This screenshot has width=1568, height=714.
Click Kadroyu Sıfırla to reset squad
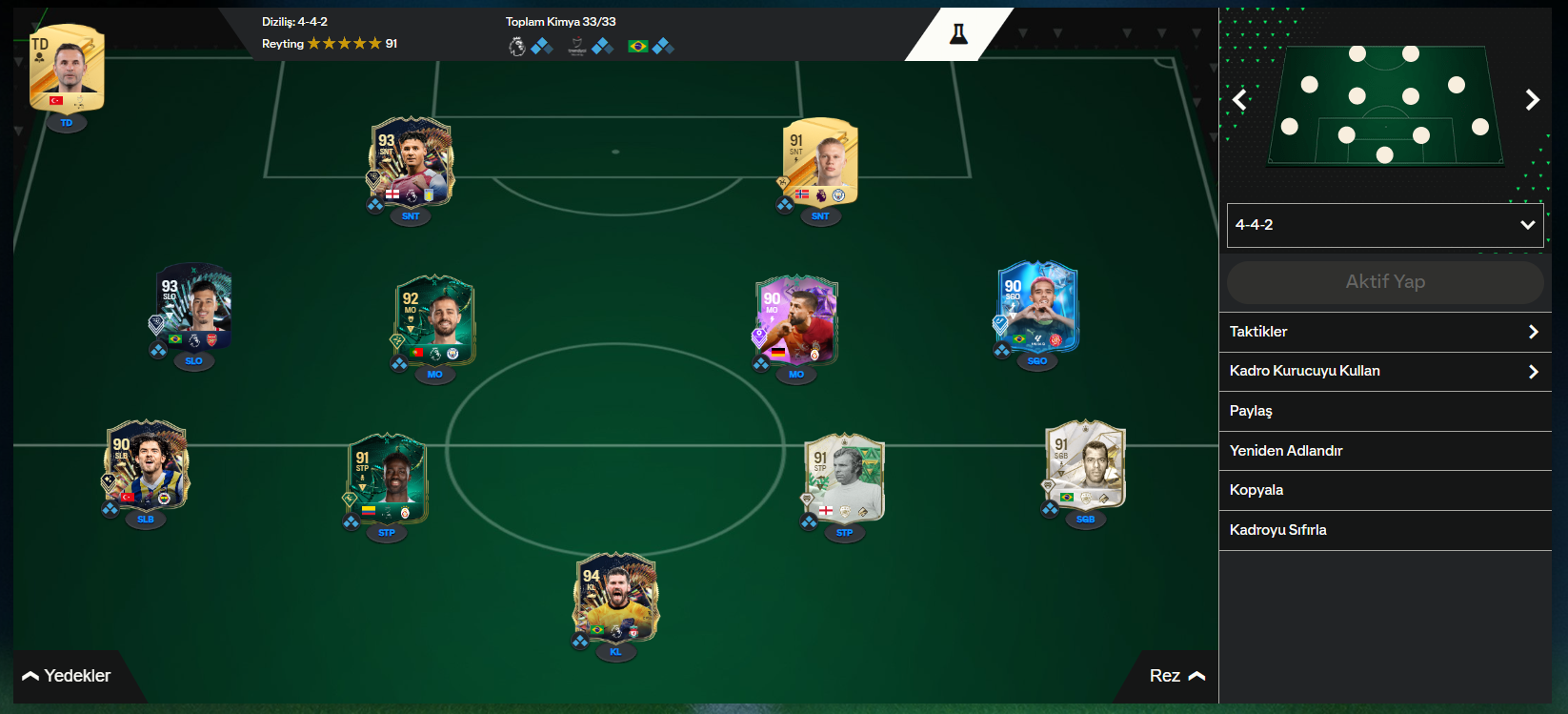pos(1385,530)
